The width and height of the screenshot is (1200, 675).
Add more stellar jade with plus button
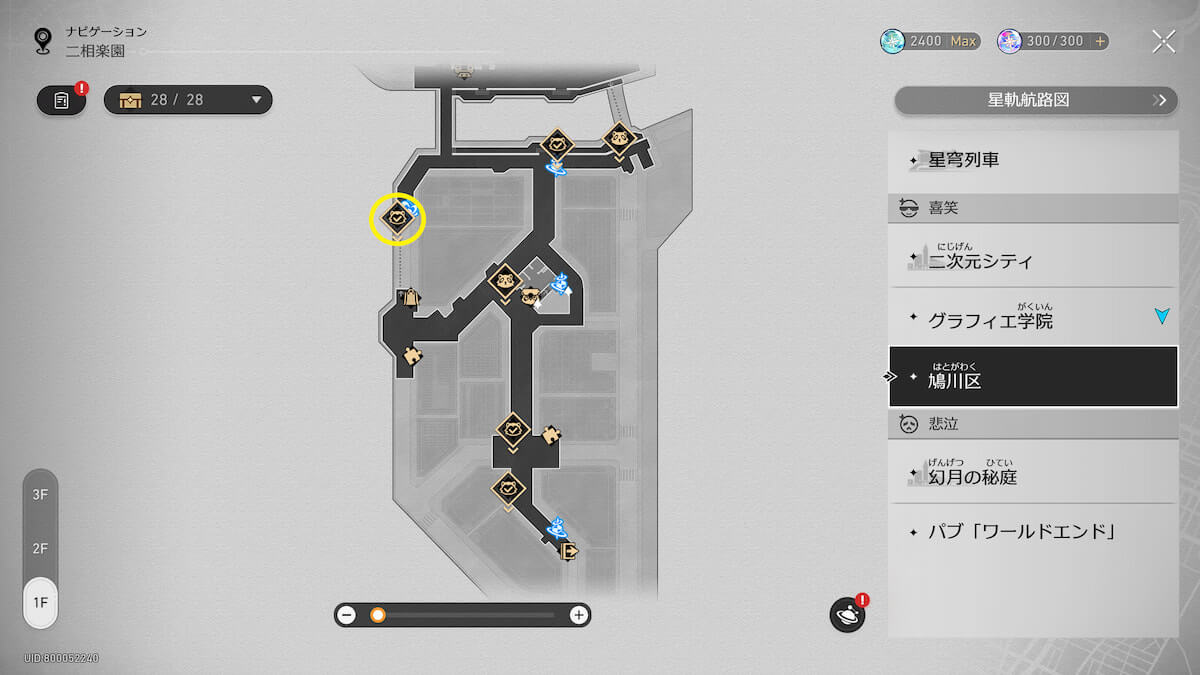point(1100,41)
